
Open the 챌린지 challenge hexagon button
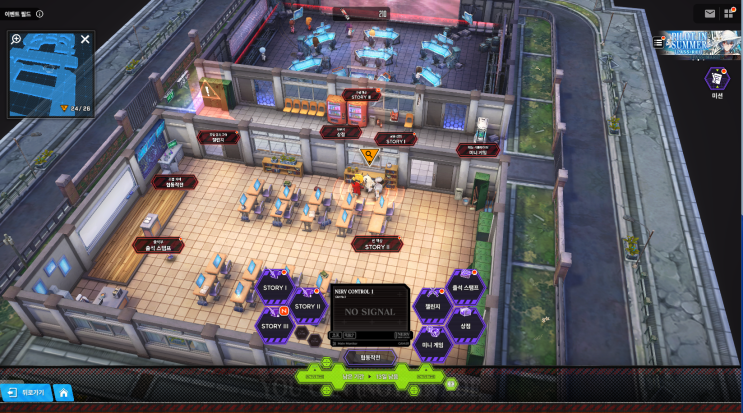pos(432,307)
